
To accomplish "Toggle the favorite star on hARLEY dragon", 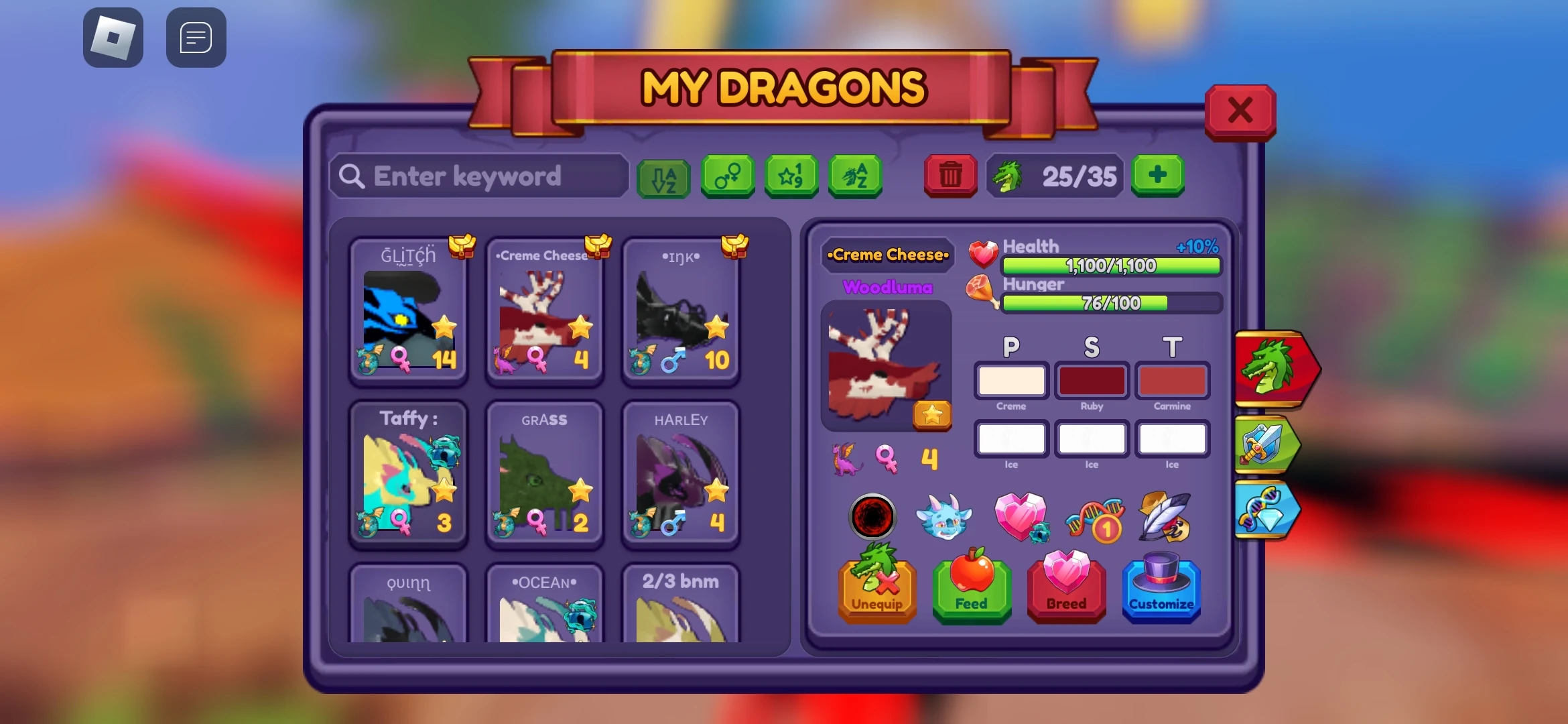I will pos(716,490).
